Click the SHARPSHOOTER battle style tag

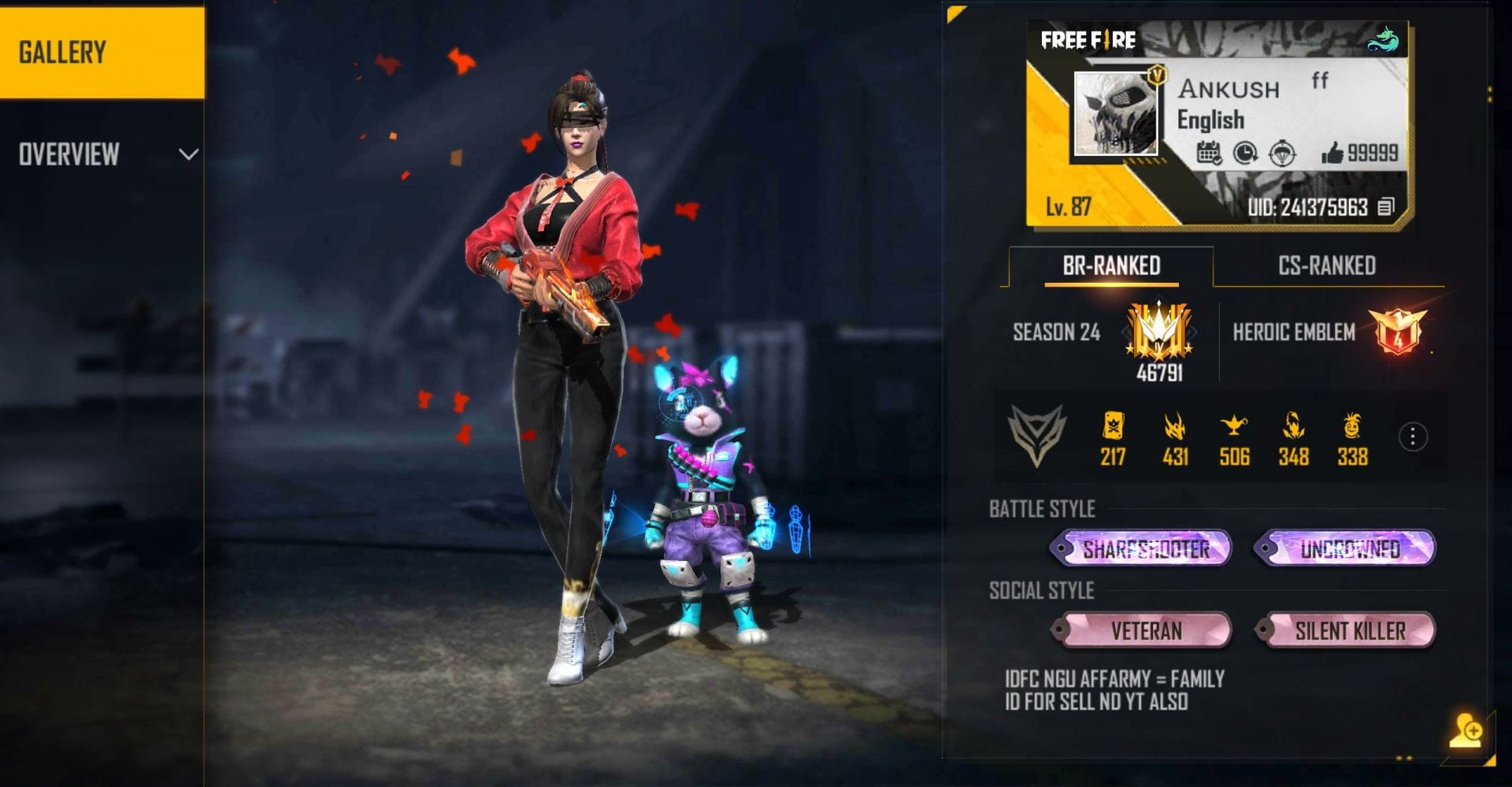(1143, 550)
